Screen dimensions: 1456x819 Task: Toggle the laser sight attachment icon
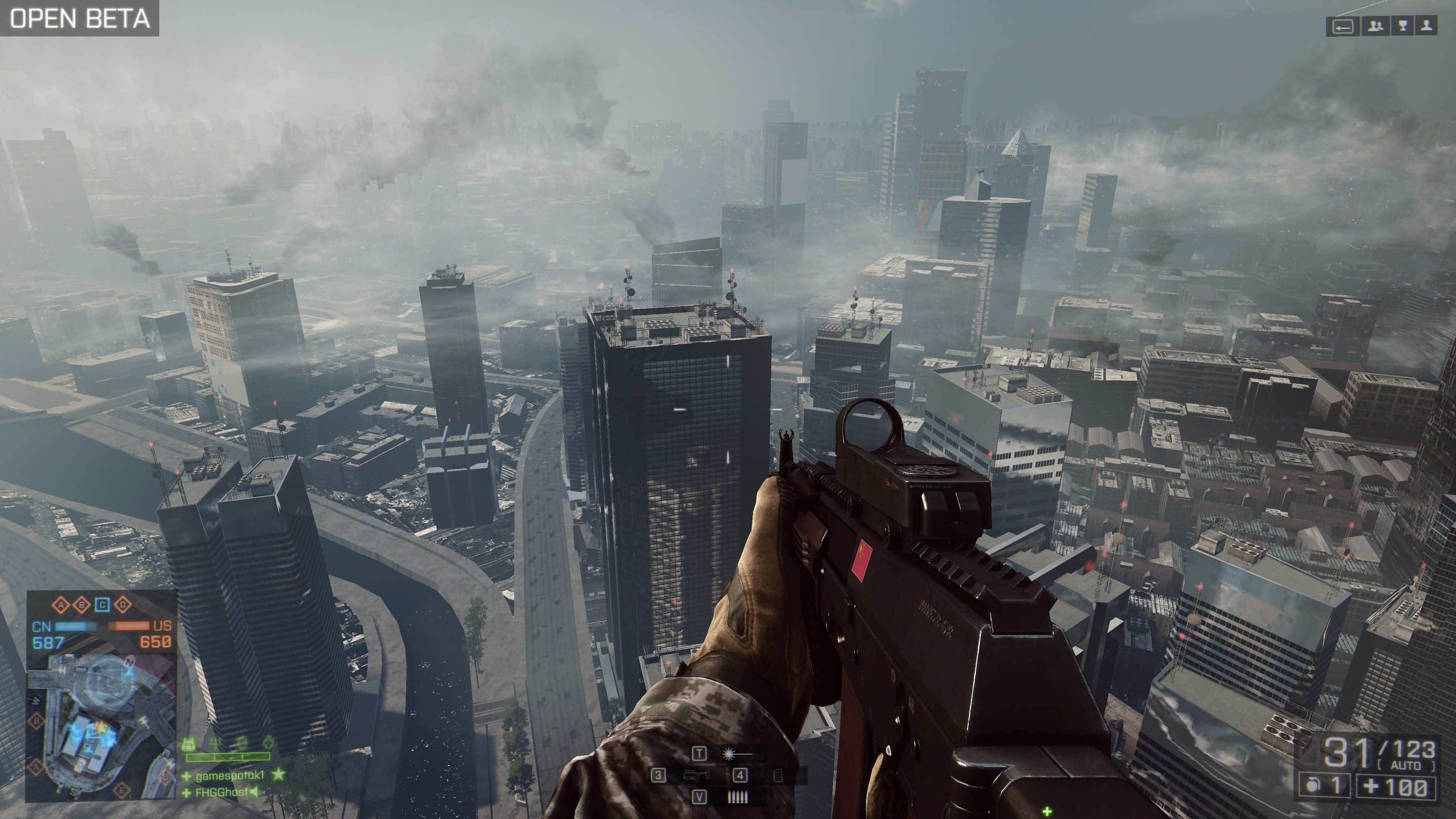pos(737,754)
